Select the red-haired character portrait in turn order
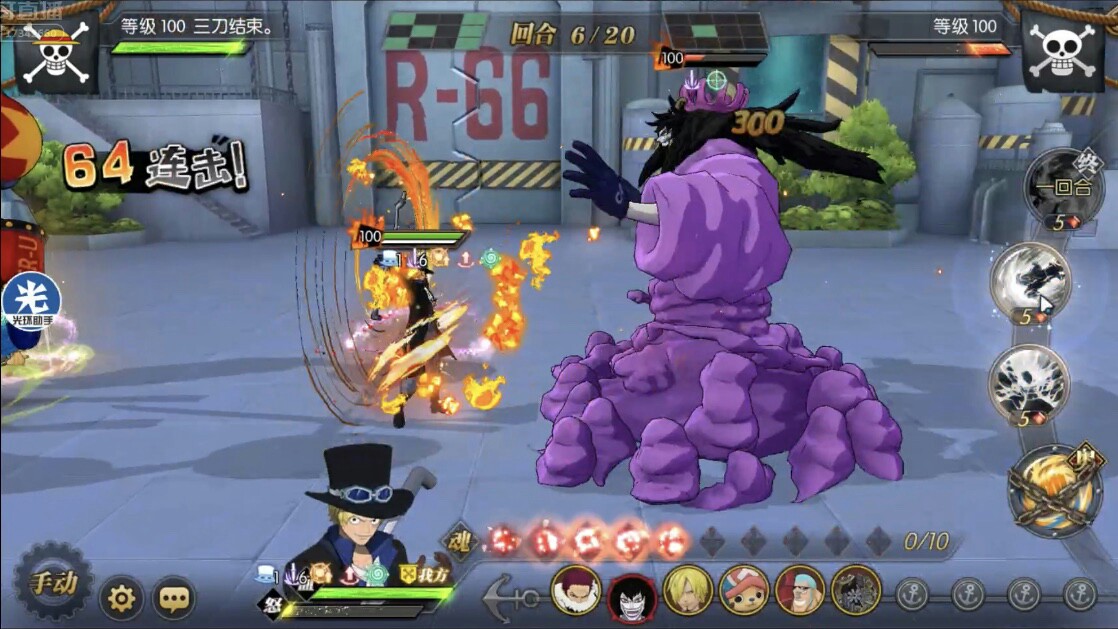The image size is (1118, 629). (x=576, y=592)
